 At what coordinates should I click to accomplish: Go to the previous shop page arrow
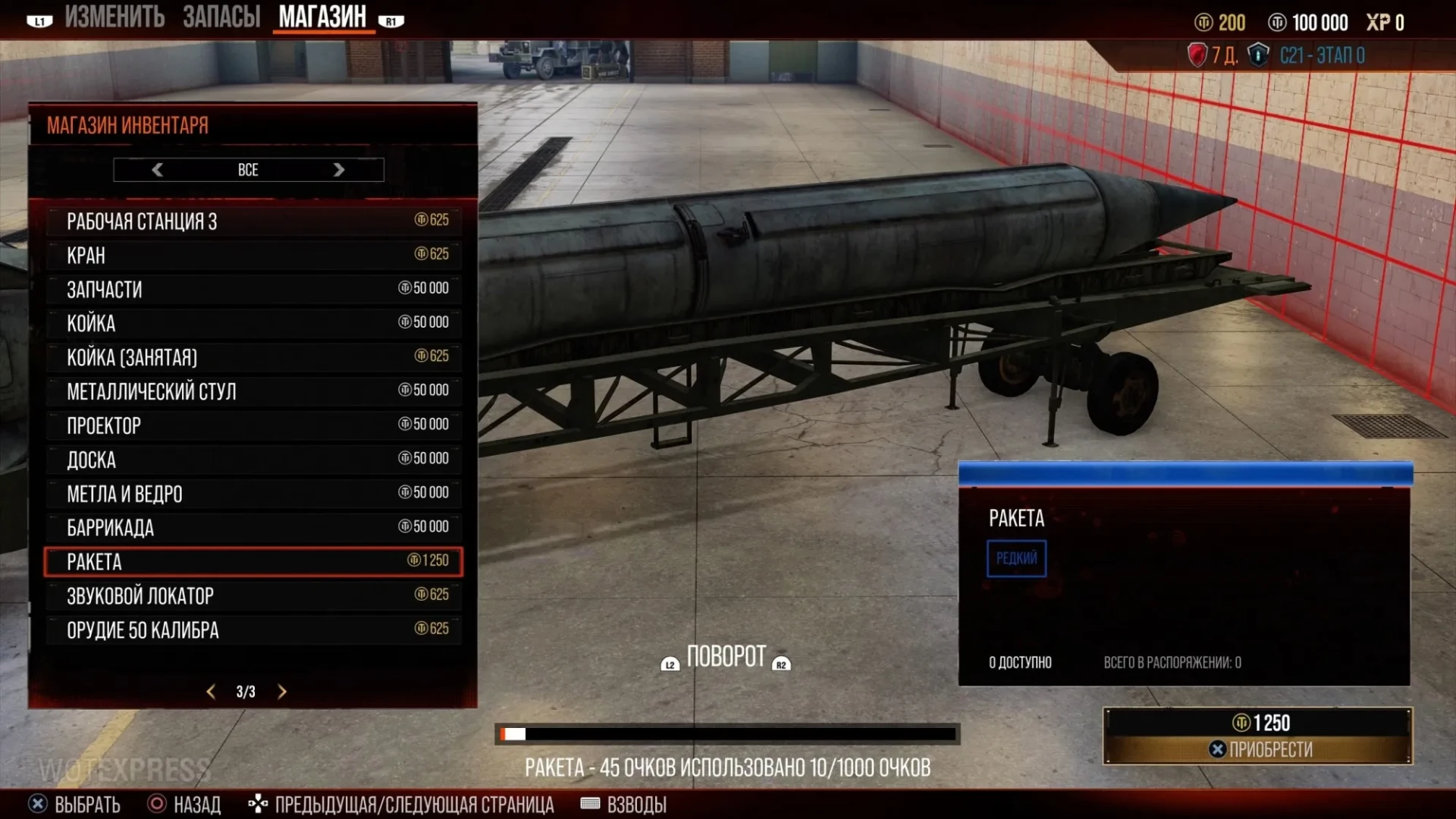pyautogui.click(x=211, y=692)
